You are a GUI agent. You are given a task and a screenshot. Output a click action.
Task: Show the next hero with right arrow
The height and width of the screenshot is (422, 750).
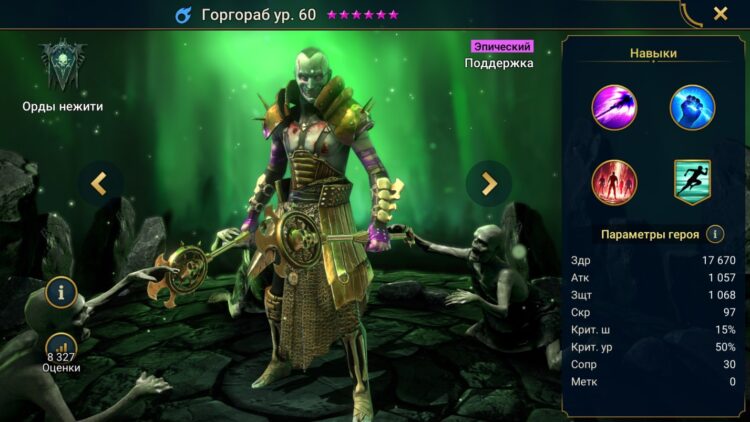tap(489, 183)
